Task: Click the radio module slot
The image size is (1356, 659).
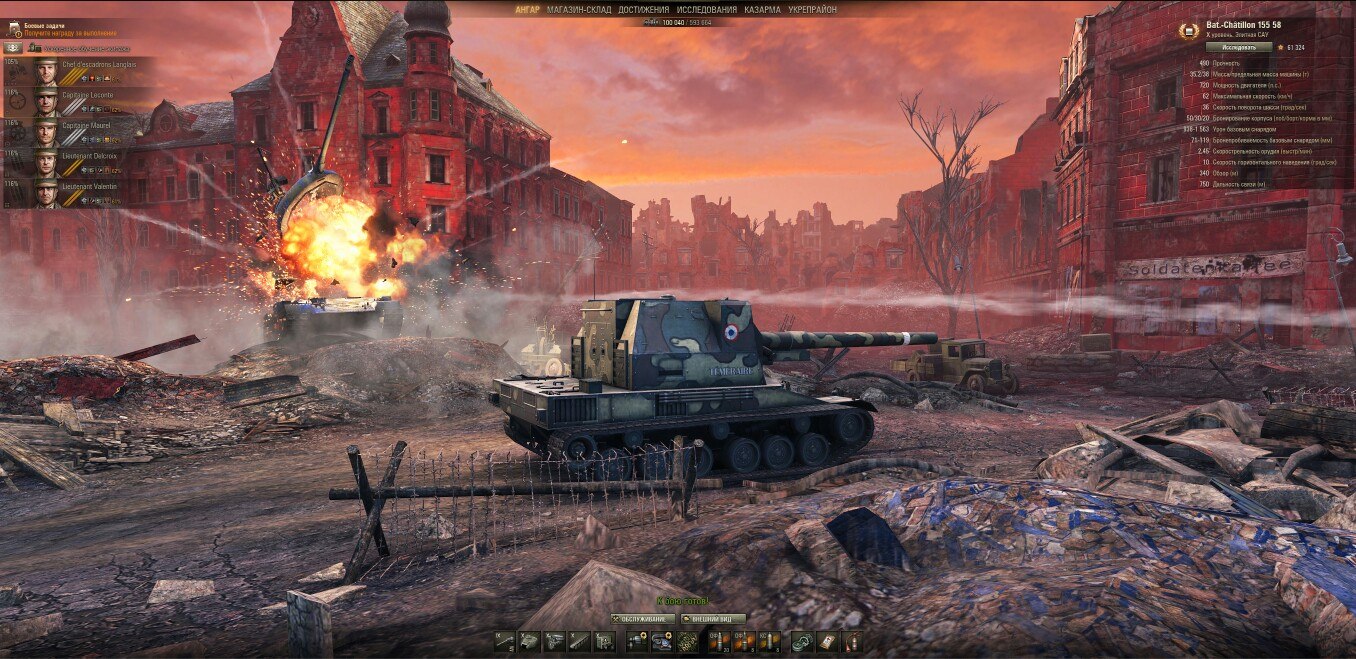Action: pos(605,641)
